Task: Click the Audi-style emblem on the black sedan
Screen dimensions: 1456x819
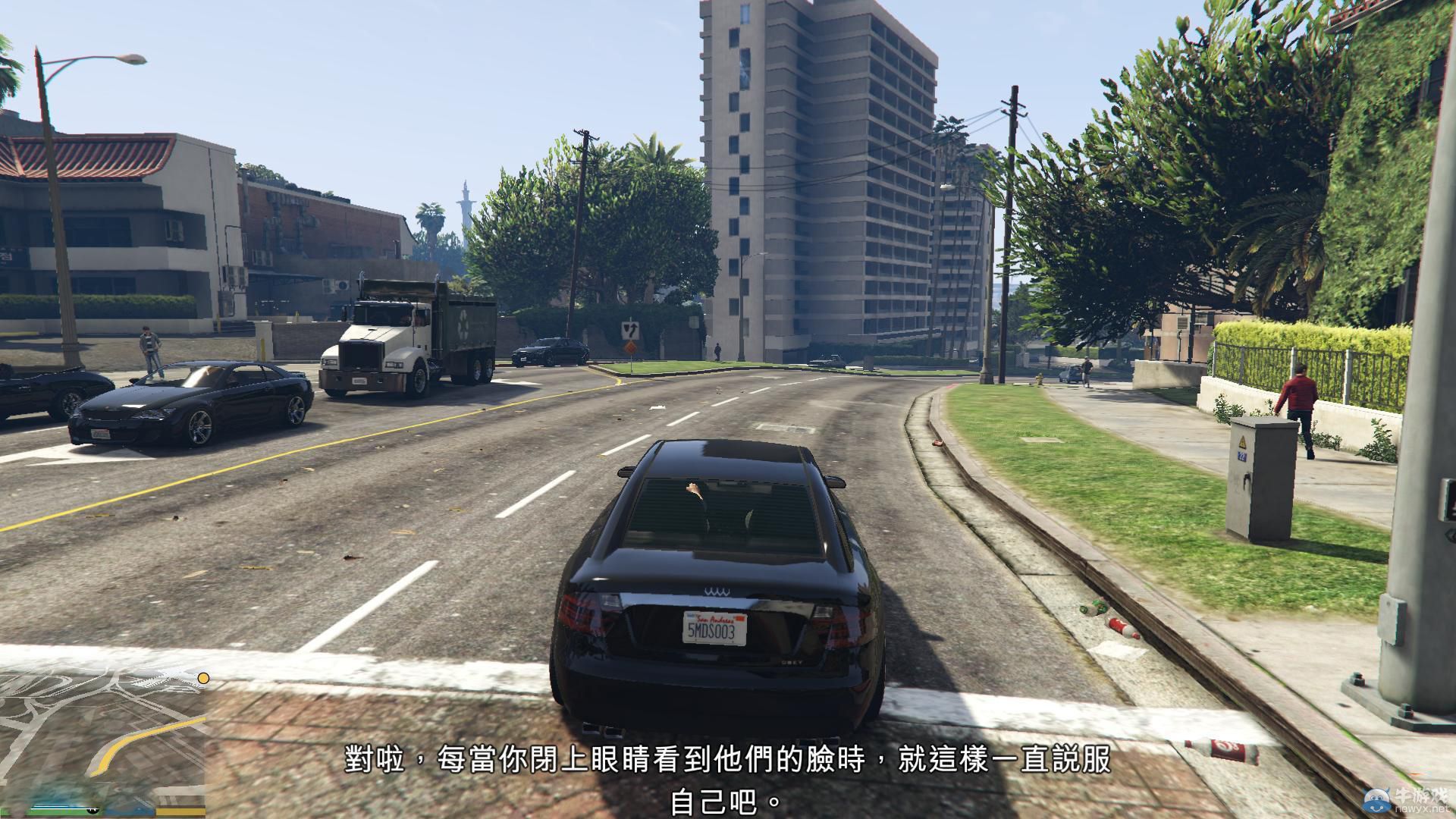Action: coord(716,591)
